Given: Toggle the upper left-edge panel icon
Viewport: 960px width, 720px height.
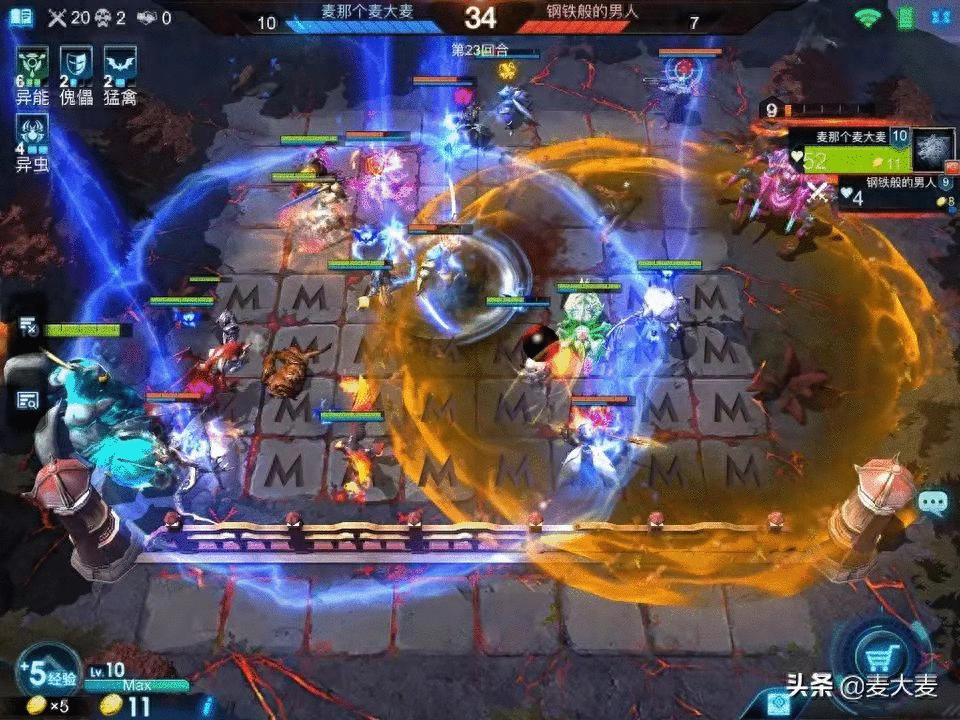Looking at the screenshot, I should click(x=27, y=326).
